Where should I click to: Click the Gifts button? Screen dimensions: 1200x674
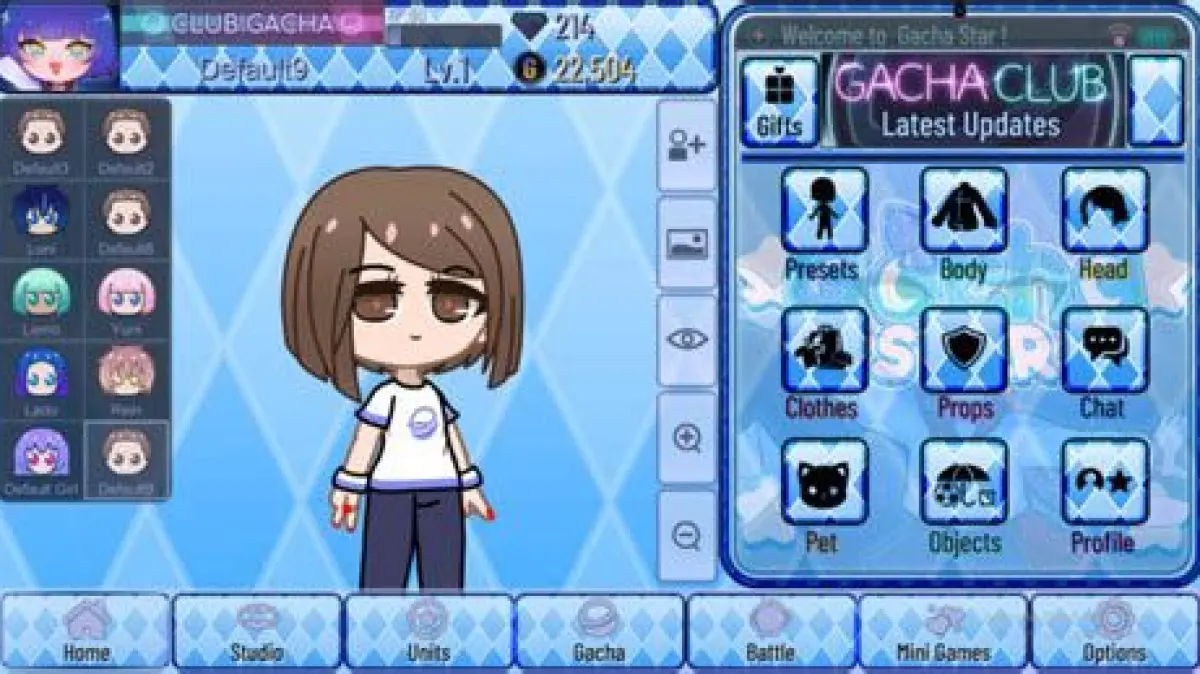coord(779,101)
